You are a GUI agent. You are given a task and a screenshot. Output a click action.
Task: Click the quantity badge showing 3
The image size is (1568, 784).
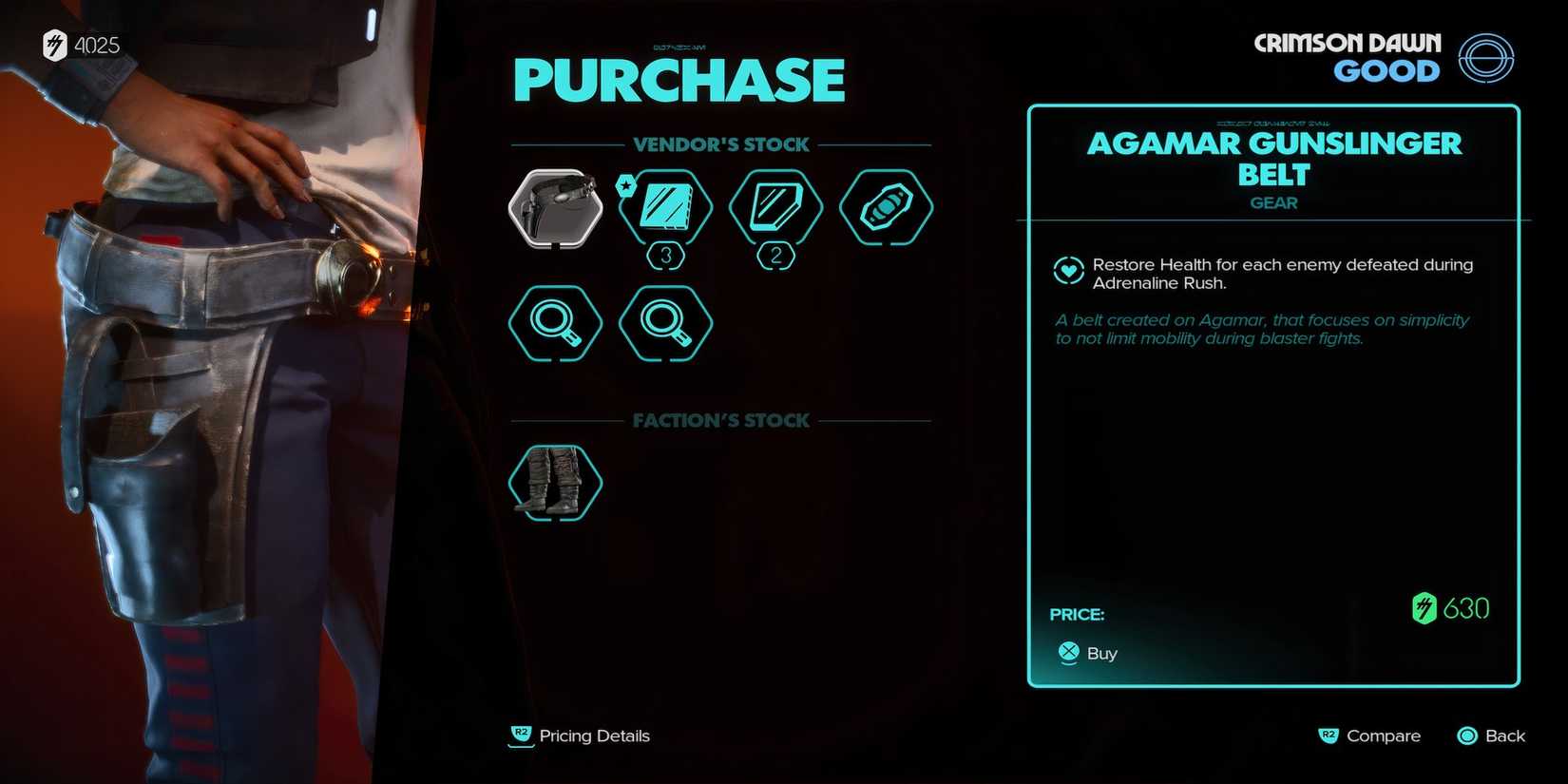665,255
